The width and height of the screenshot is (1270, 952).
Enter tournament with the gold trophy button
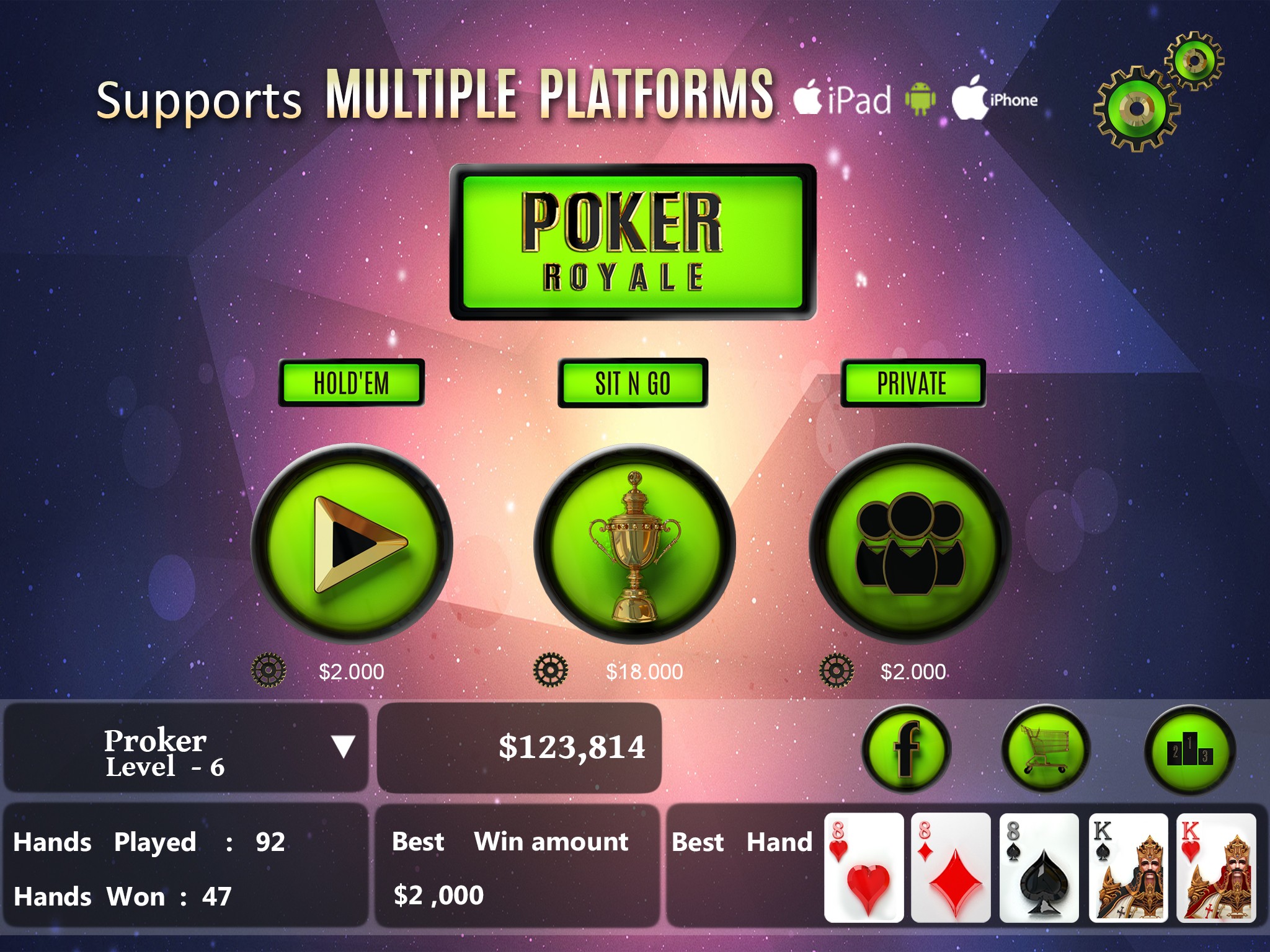coord(634,544)
